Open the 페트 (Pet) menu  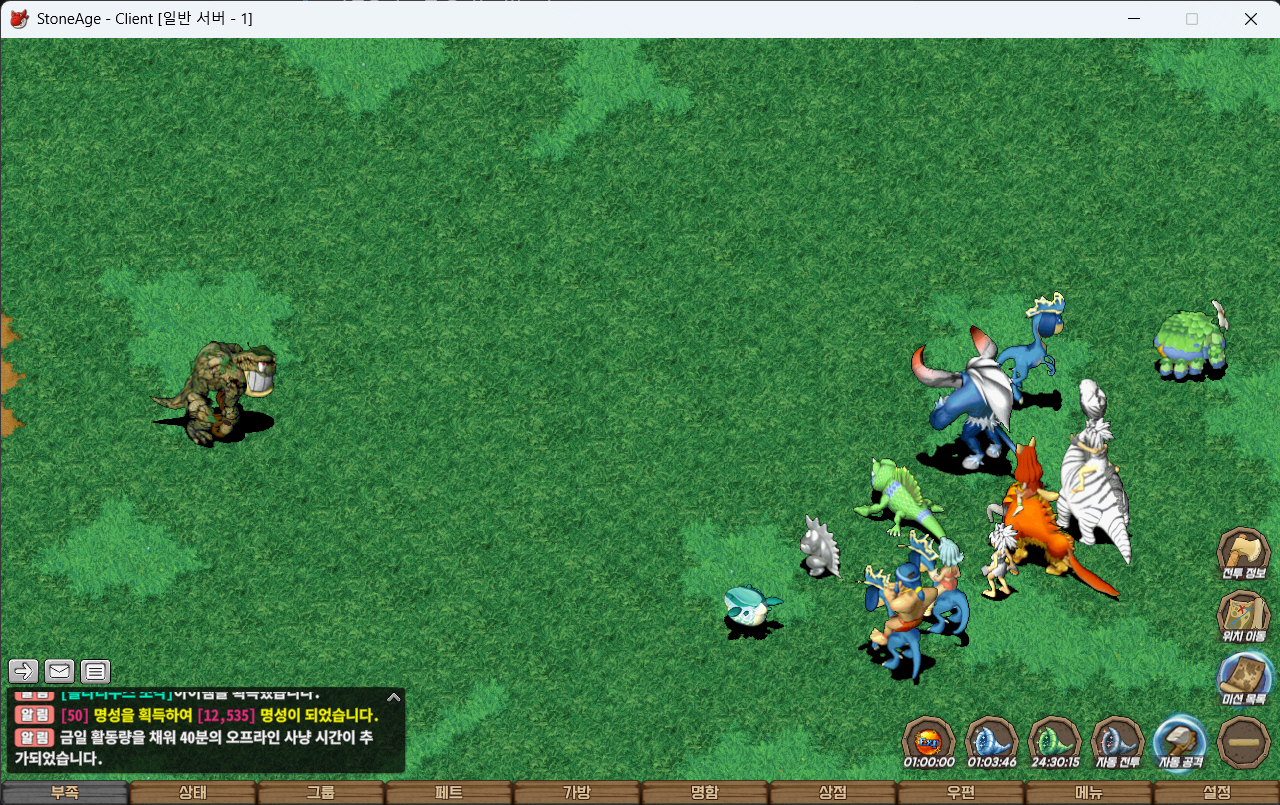pyautogui.click(x=448, y=792)
